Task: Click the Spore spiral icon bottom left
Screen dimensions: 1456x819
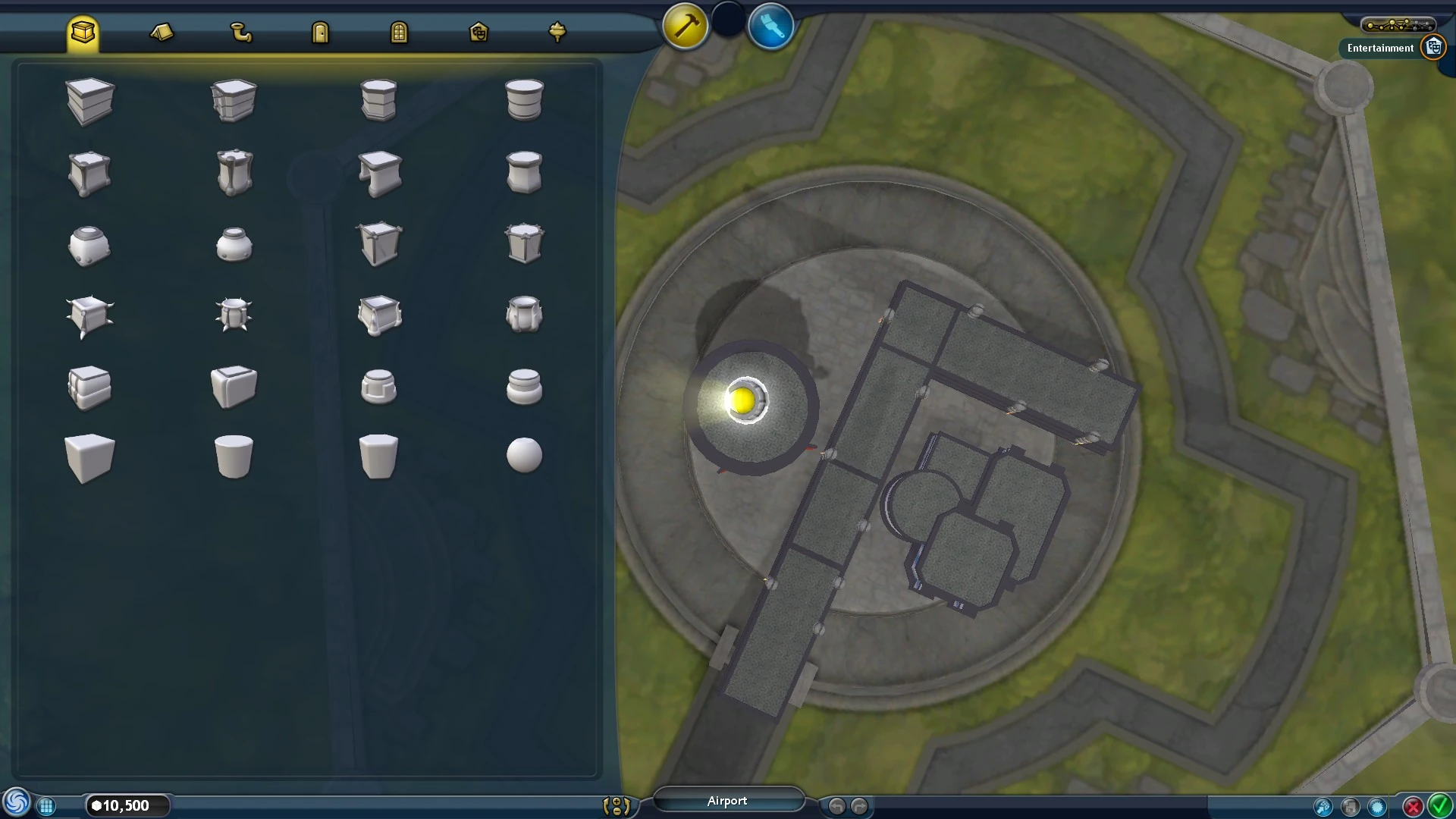Action: click(x=18, y=802)
